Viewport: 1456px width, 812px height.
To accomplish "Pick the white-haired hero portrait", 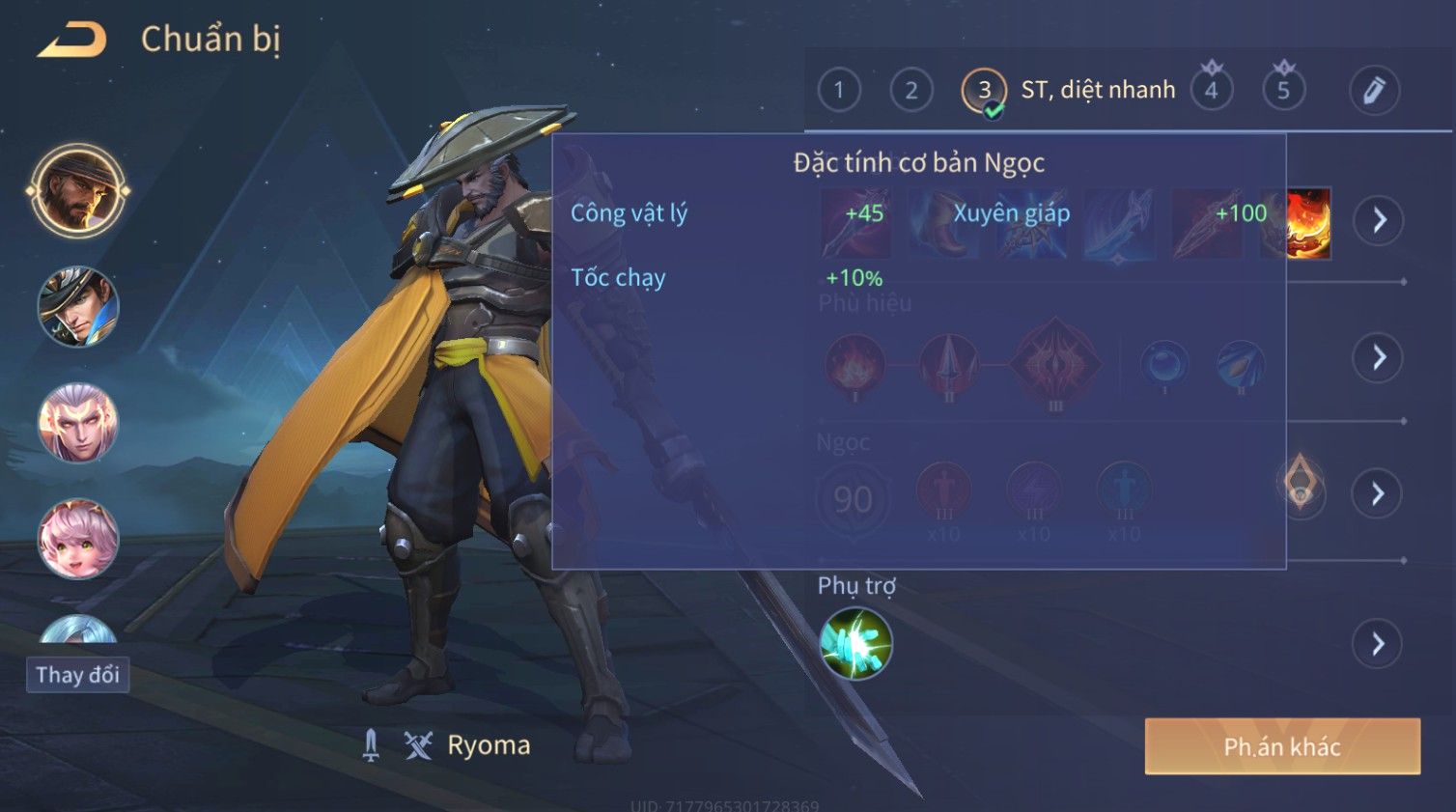I will 78,423.
